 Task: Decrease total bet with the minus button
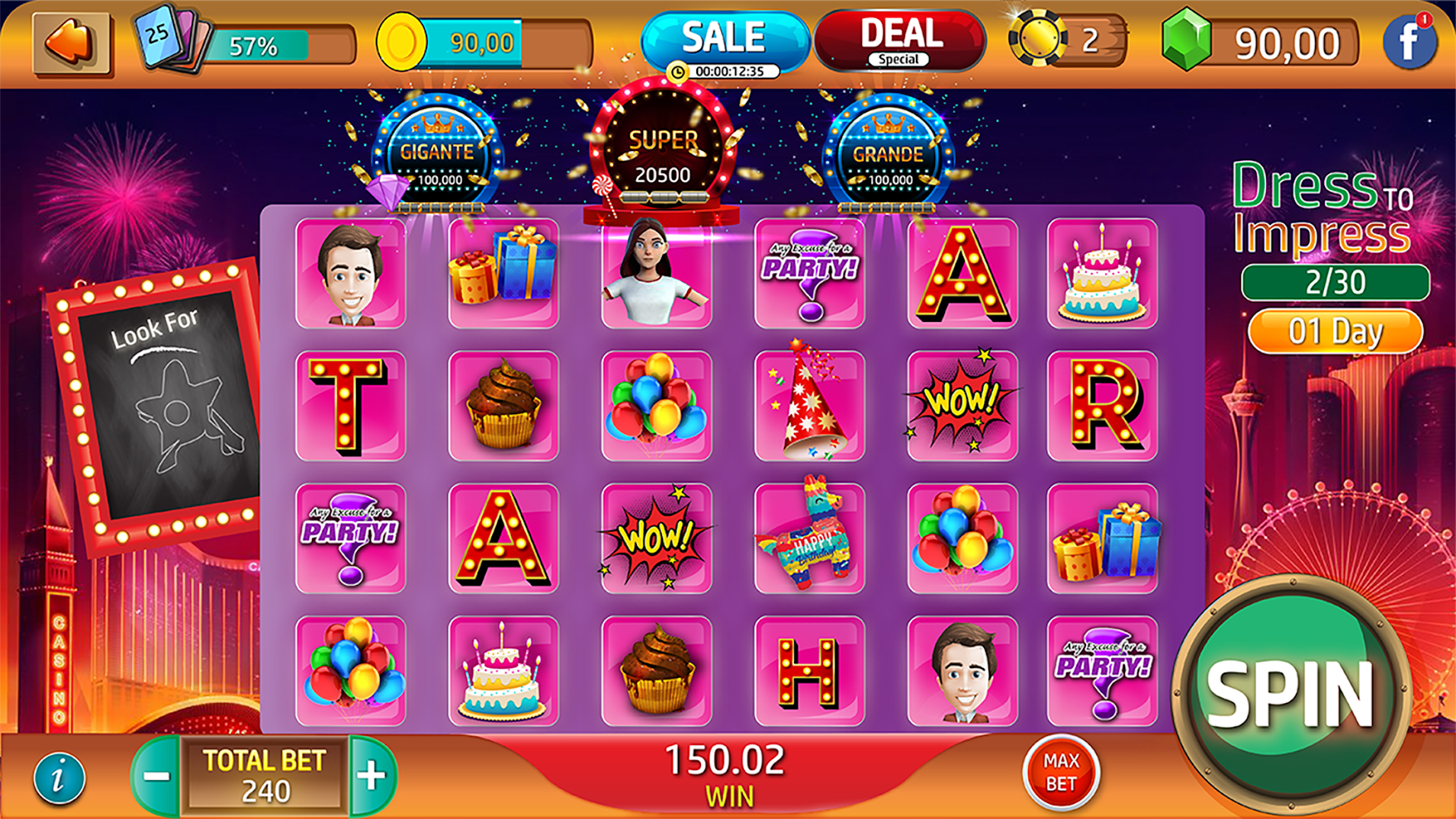click(x=156, y=776)
